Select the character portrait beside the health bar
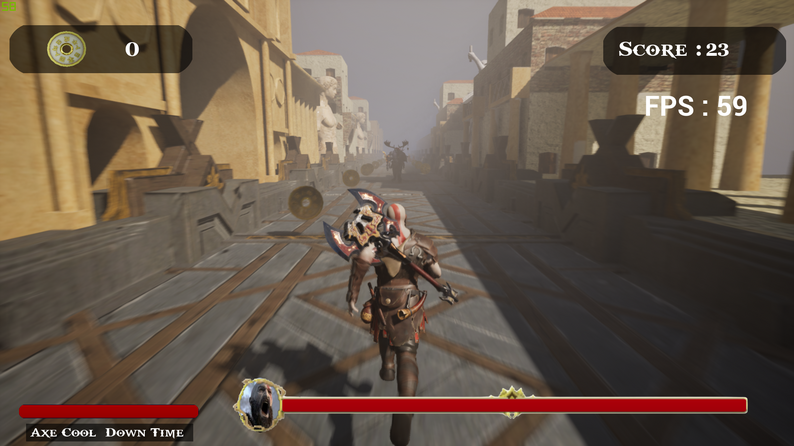The height and width of the screenshot is (446, 794). pyautogui.click(x=259, y=402)
